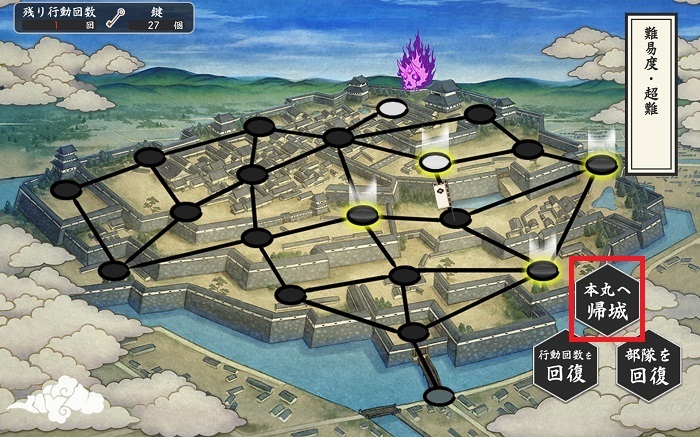Select the white node below the purple flame
The height and width of the screenshot is (437, 700).
pos(392,108)
